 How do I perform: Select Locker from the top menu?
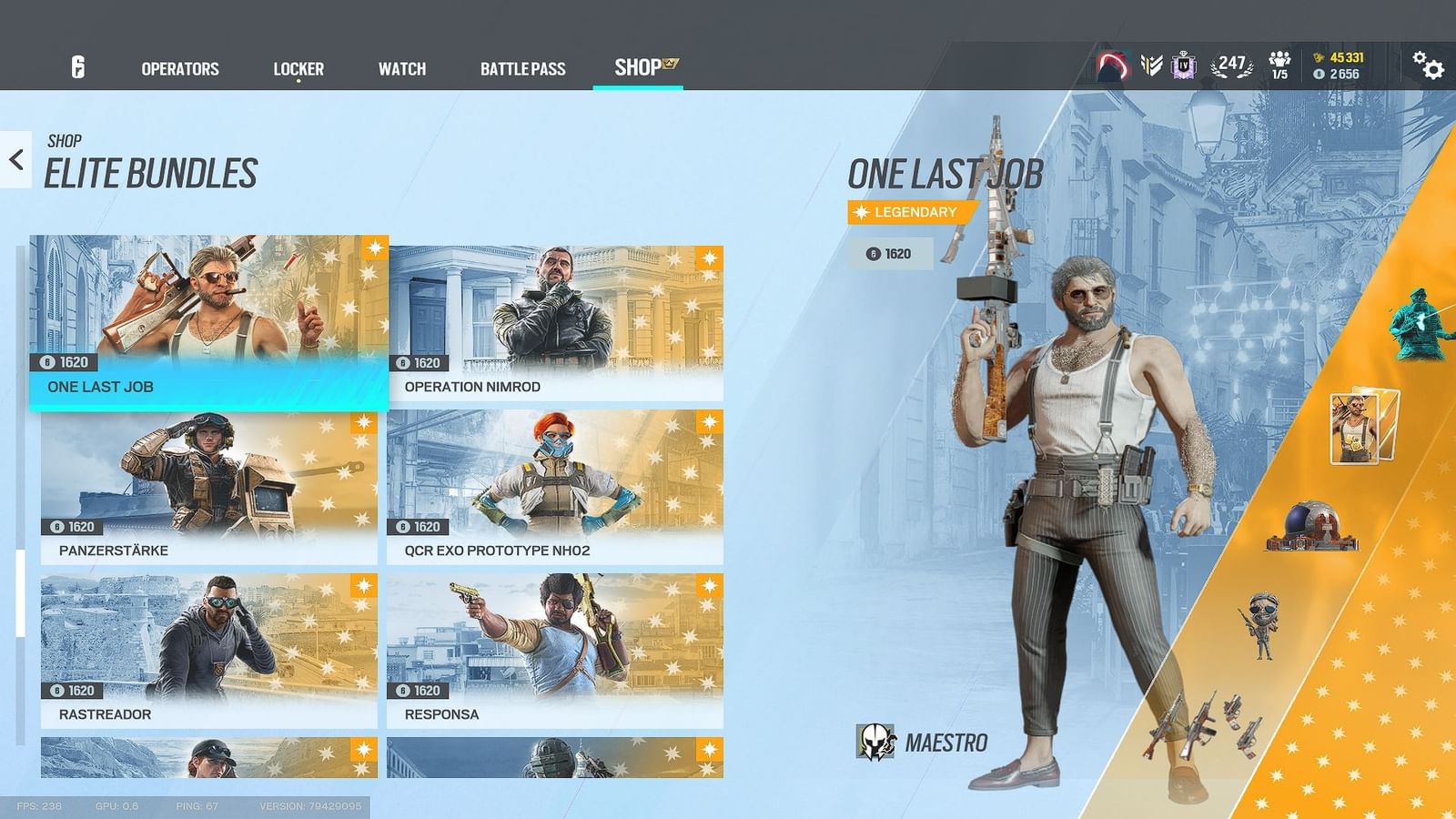298,68
